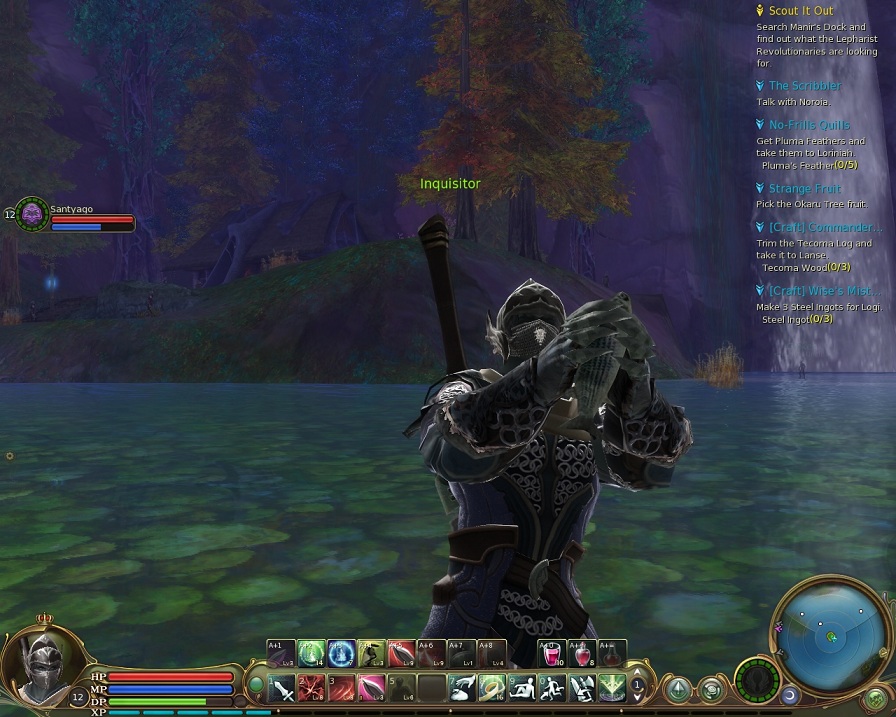Use the white sword attack skill
896x717 pixels.
point(281,688)
